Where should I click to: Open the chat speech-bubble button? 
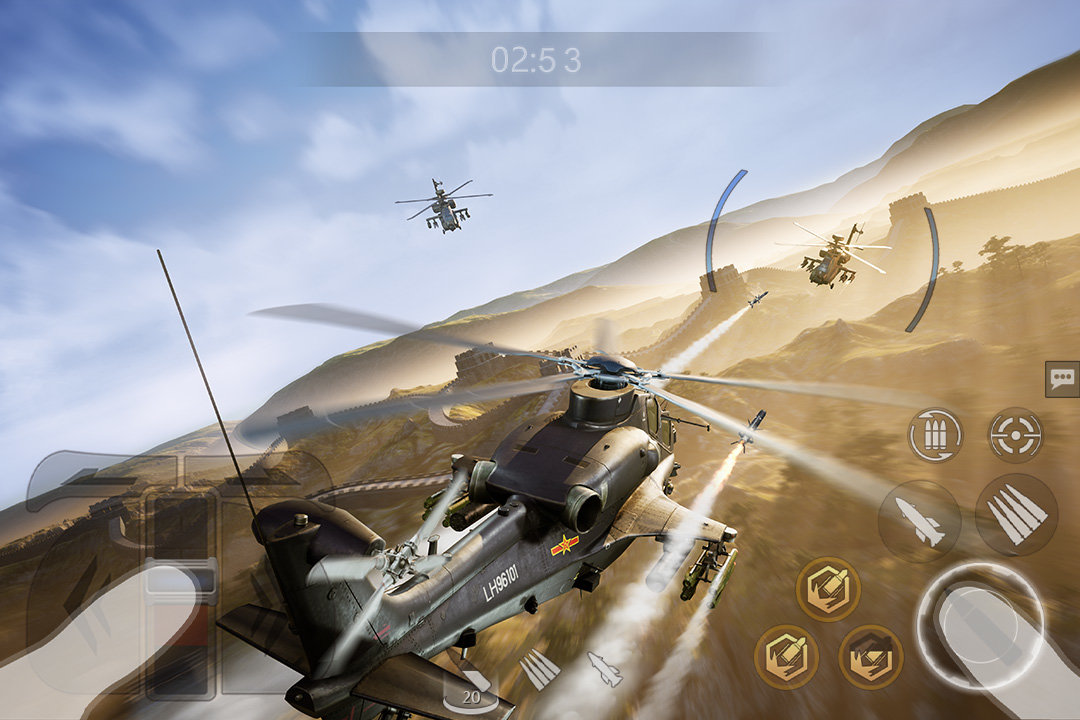tap(1061, 379)
